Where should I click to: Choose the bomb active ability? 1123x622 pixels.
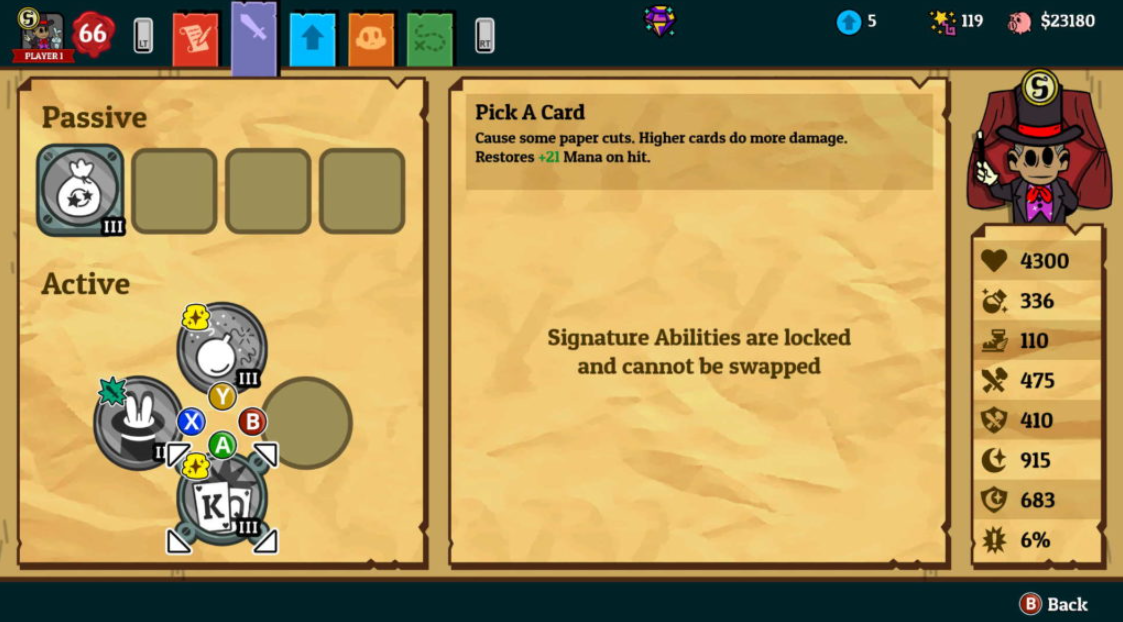[x=221, y=348]
